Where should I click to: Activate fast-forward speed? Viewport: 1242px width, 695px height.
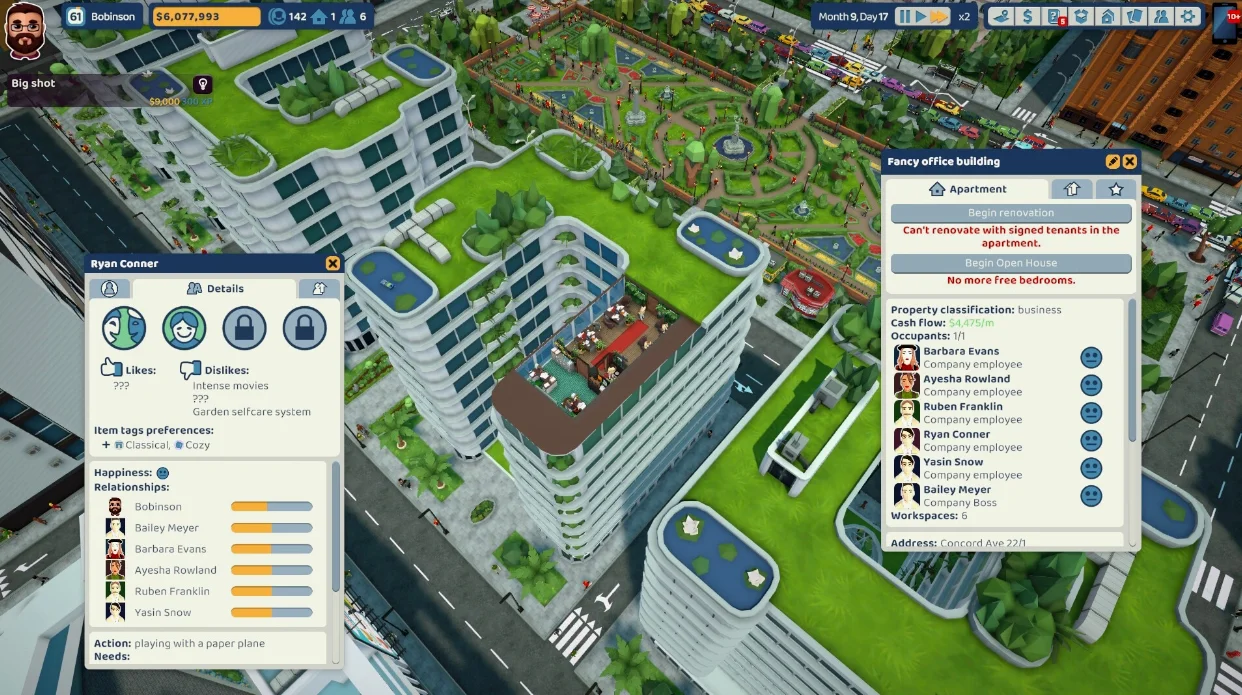pyautogui.click(x=939, y=16)
